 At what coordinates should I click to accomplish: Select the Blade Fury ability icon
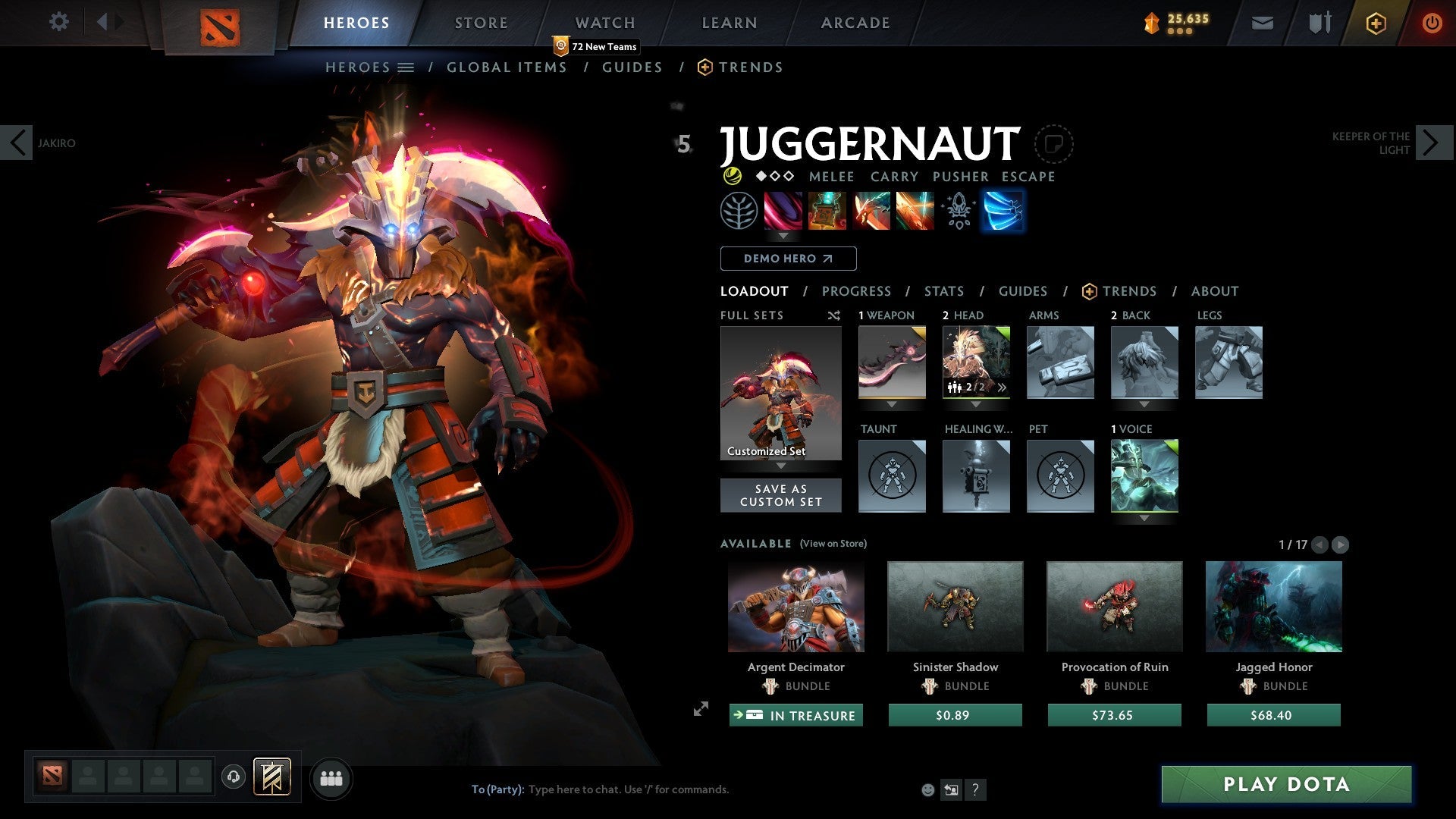(x=784, y=211)
